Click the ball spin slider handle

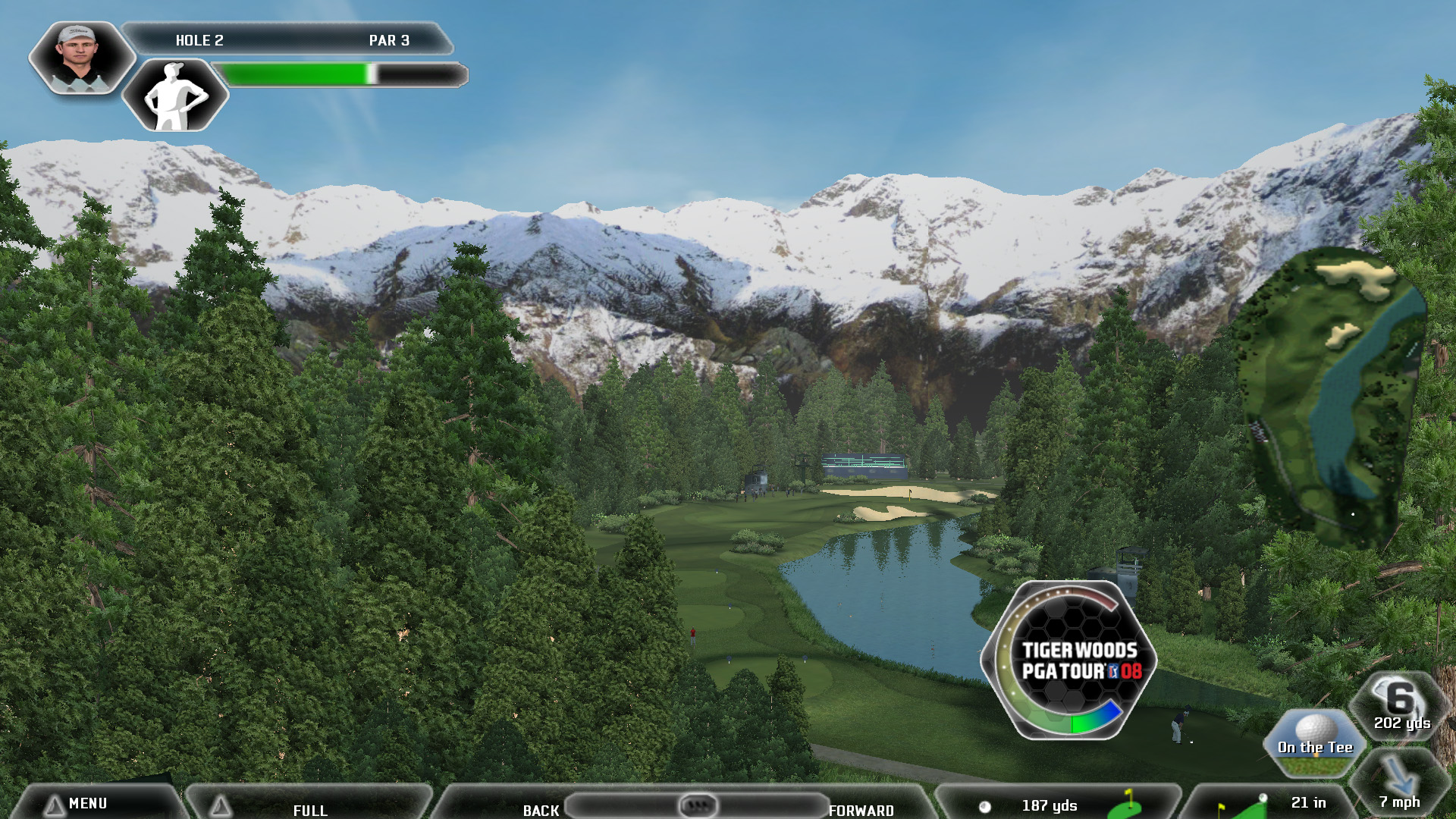(698, 805)
